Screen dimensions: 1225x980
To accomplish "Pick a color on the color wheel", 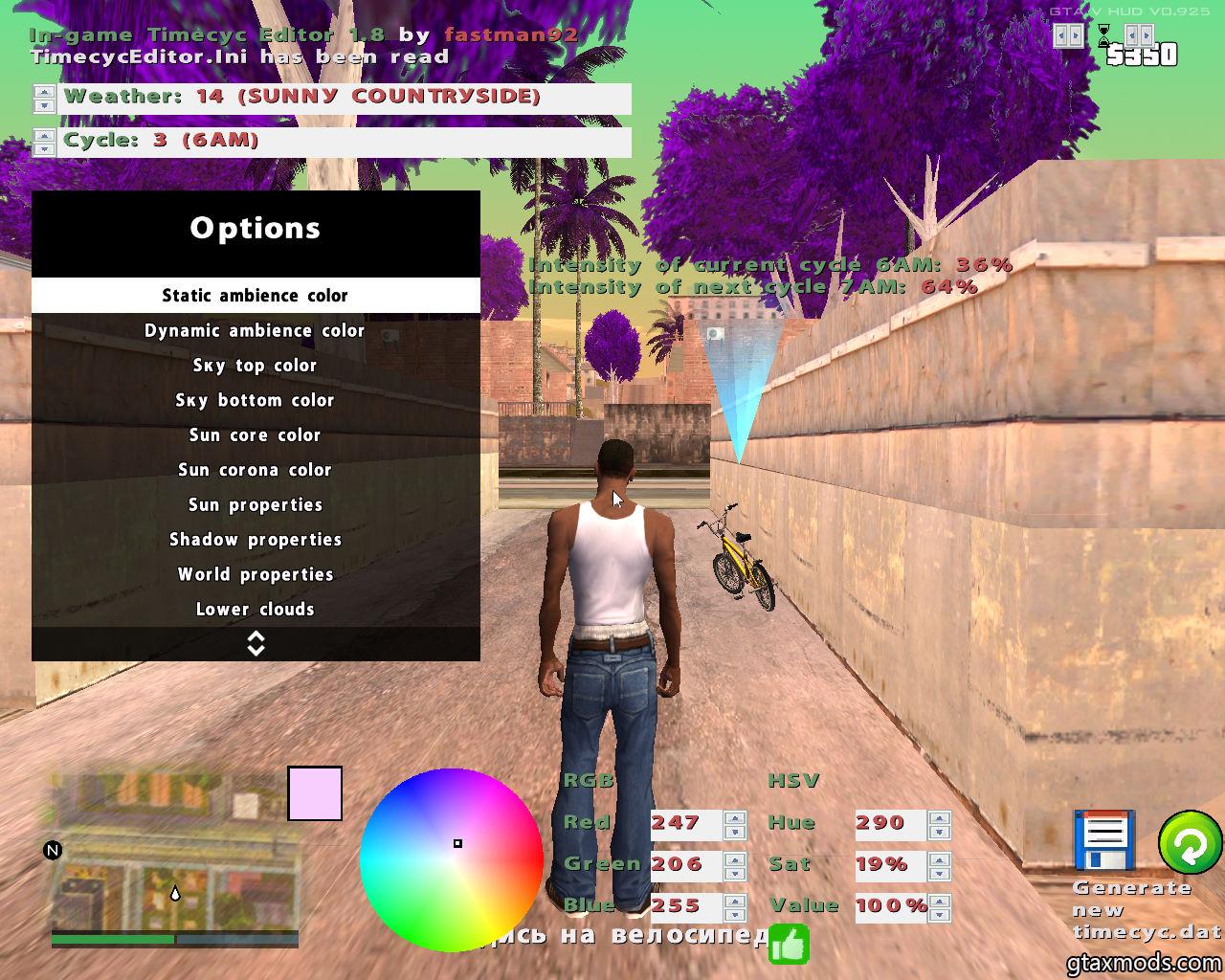I will pos(451,859).
